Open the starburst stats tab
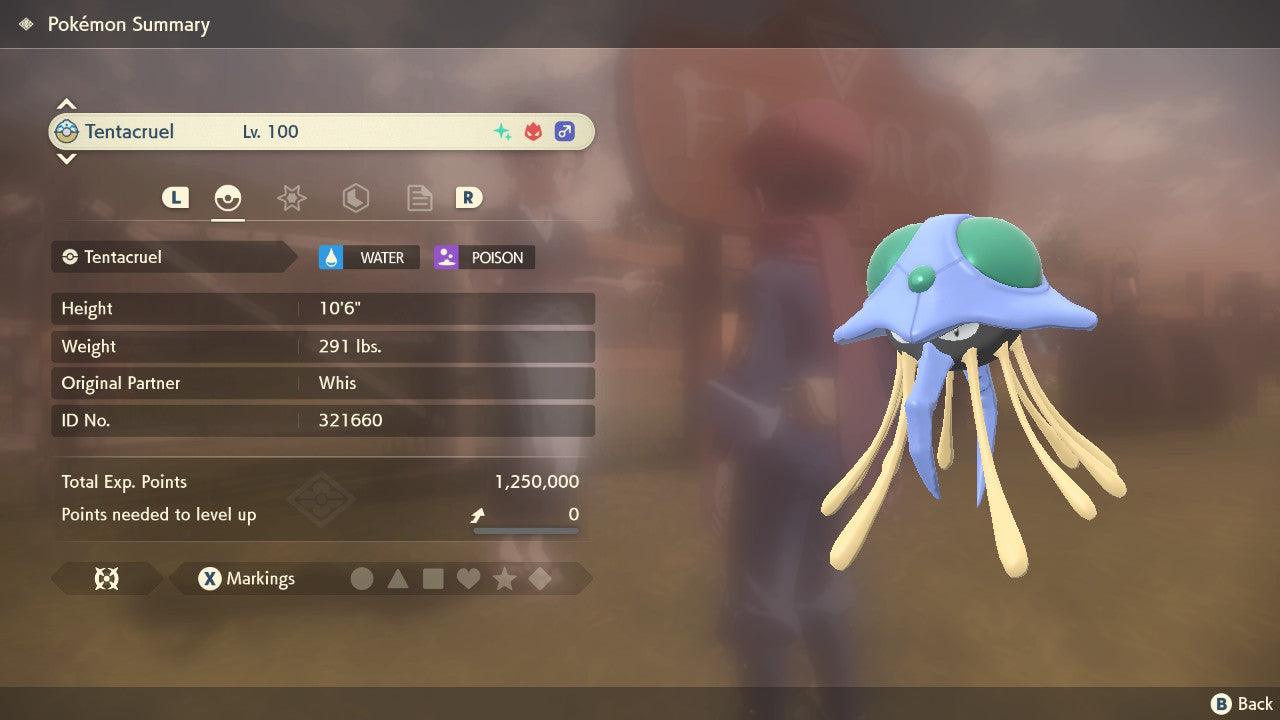This screenshot has height=720, width=1280. (x=291, y=198)
